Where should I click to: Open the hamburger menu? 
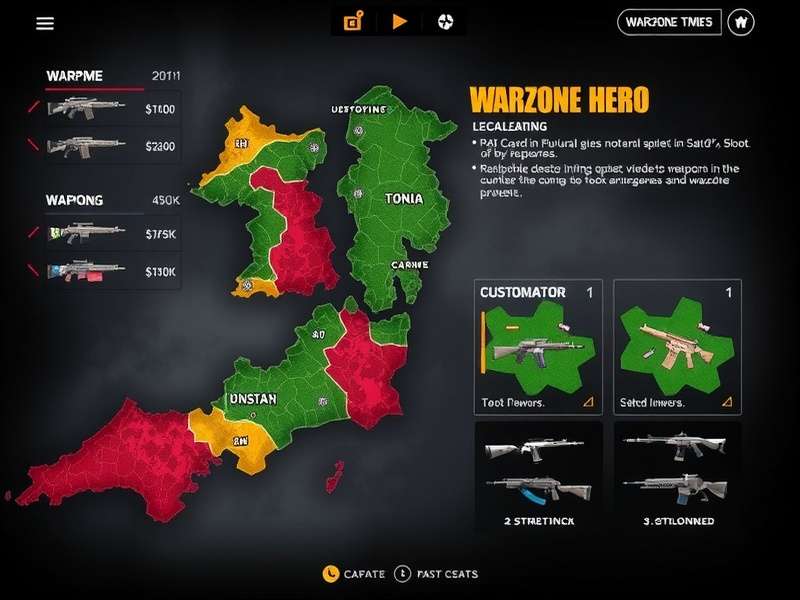point(45,23)
